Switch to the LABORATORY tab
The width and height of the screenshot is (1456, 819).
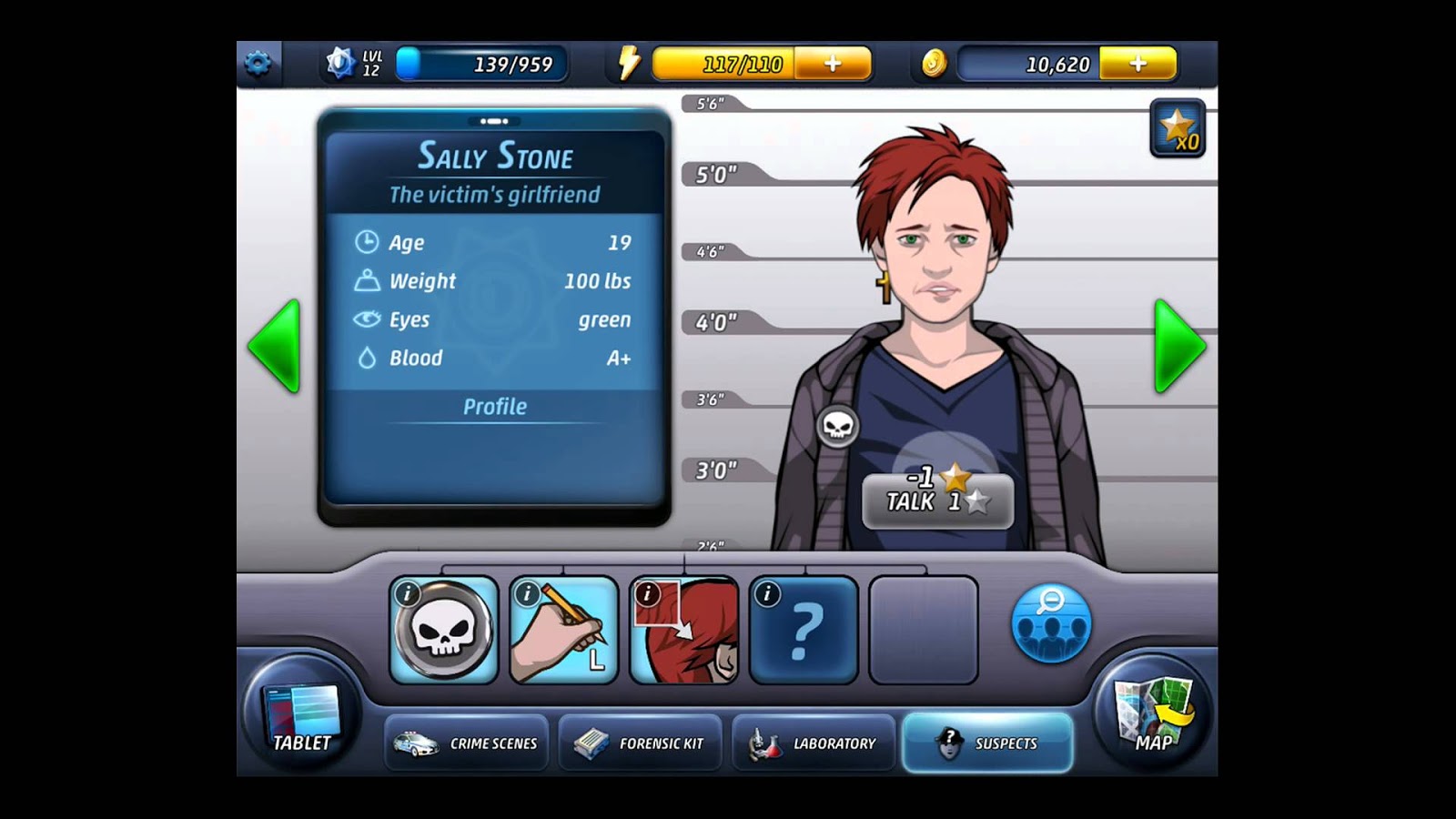click(813, 743)
